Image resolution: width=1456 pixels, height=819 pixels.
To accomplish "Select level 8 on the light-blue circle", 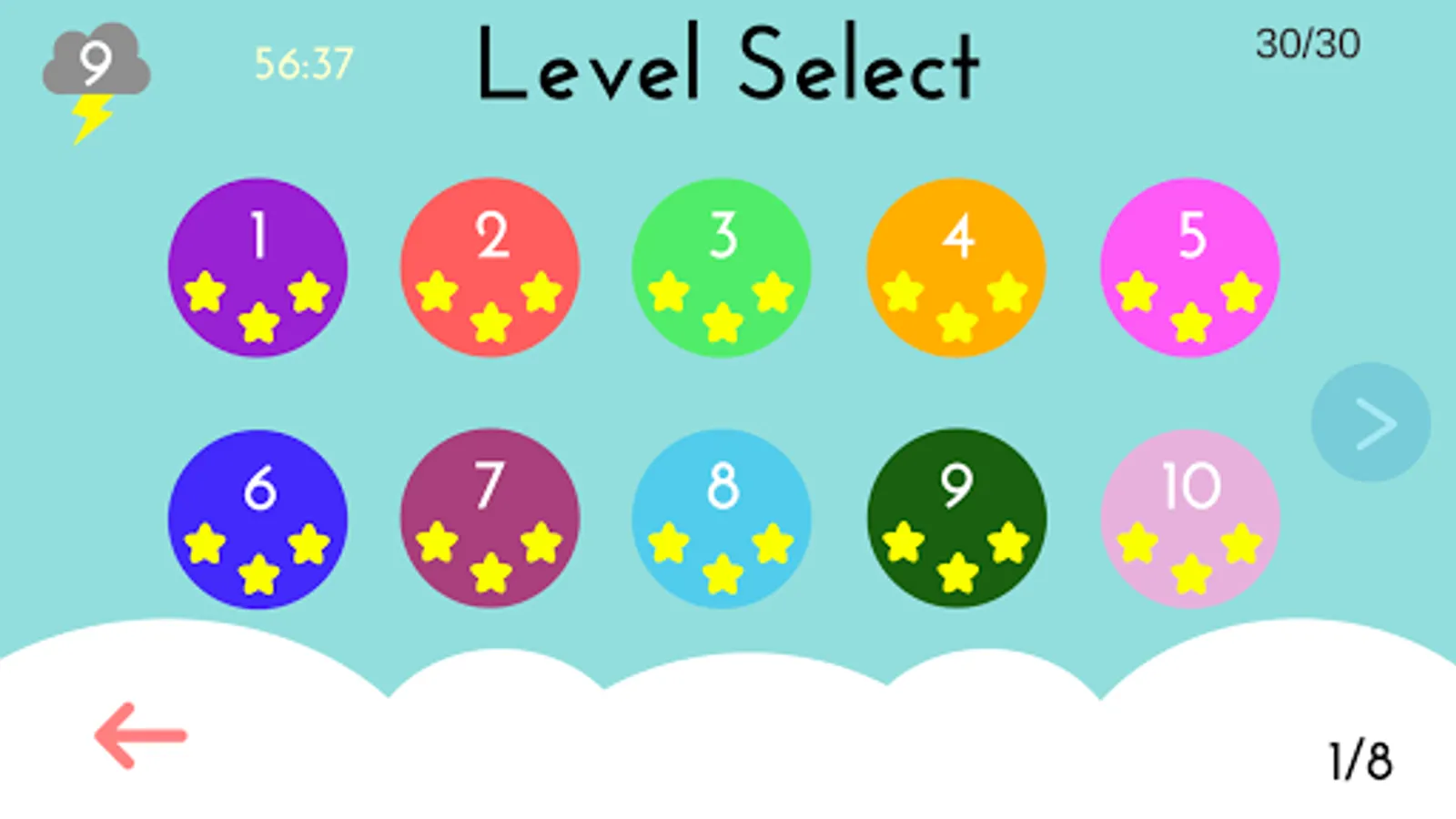I will [723, 519].
